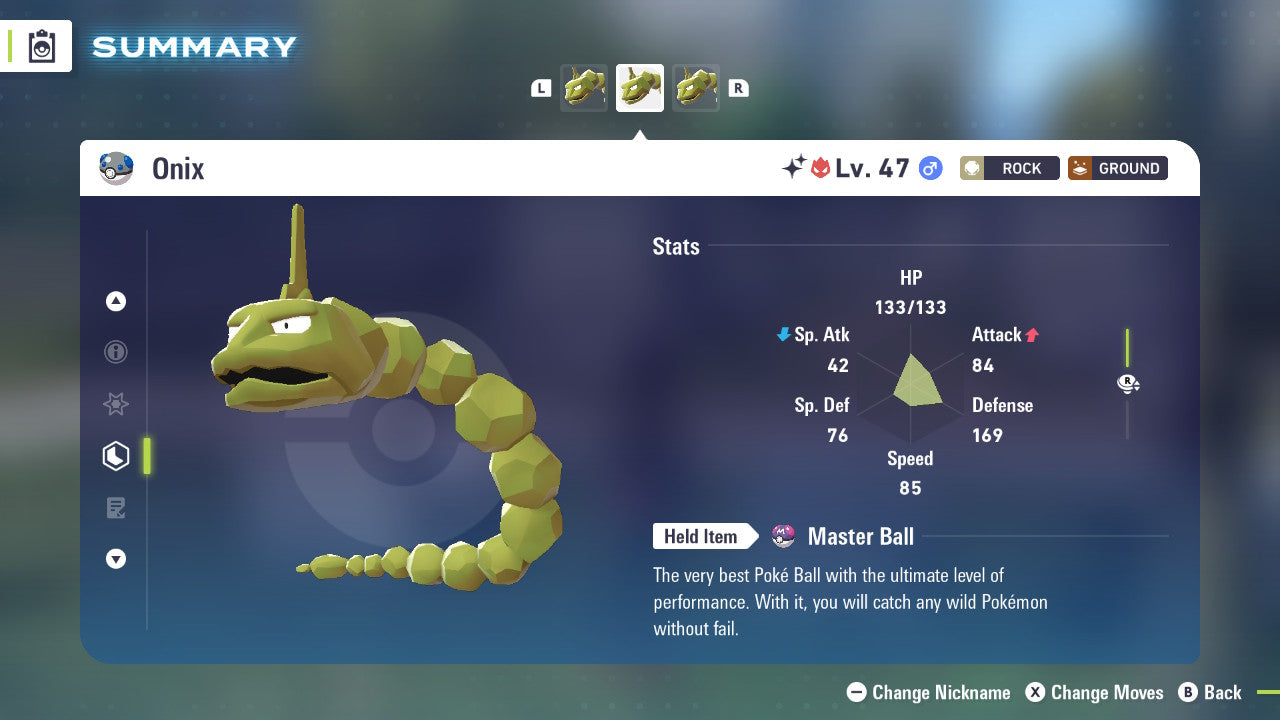The height and width of the screenshot is (720, 1280).
Task: Toggle the ROCK type badge
Action: point(1009,168)
